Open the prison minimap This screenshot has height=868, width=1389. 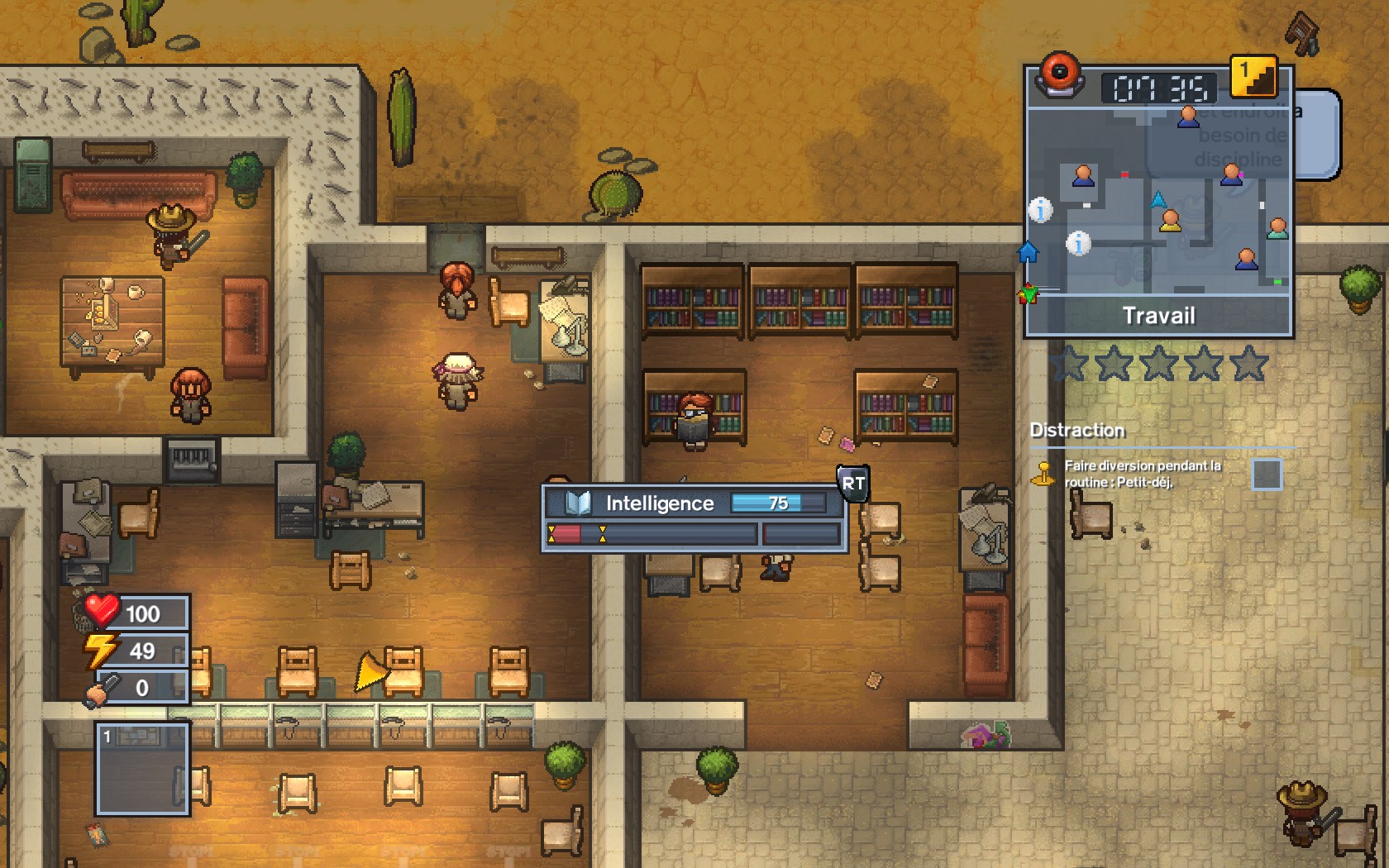pos(1157,203)
